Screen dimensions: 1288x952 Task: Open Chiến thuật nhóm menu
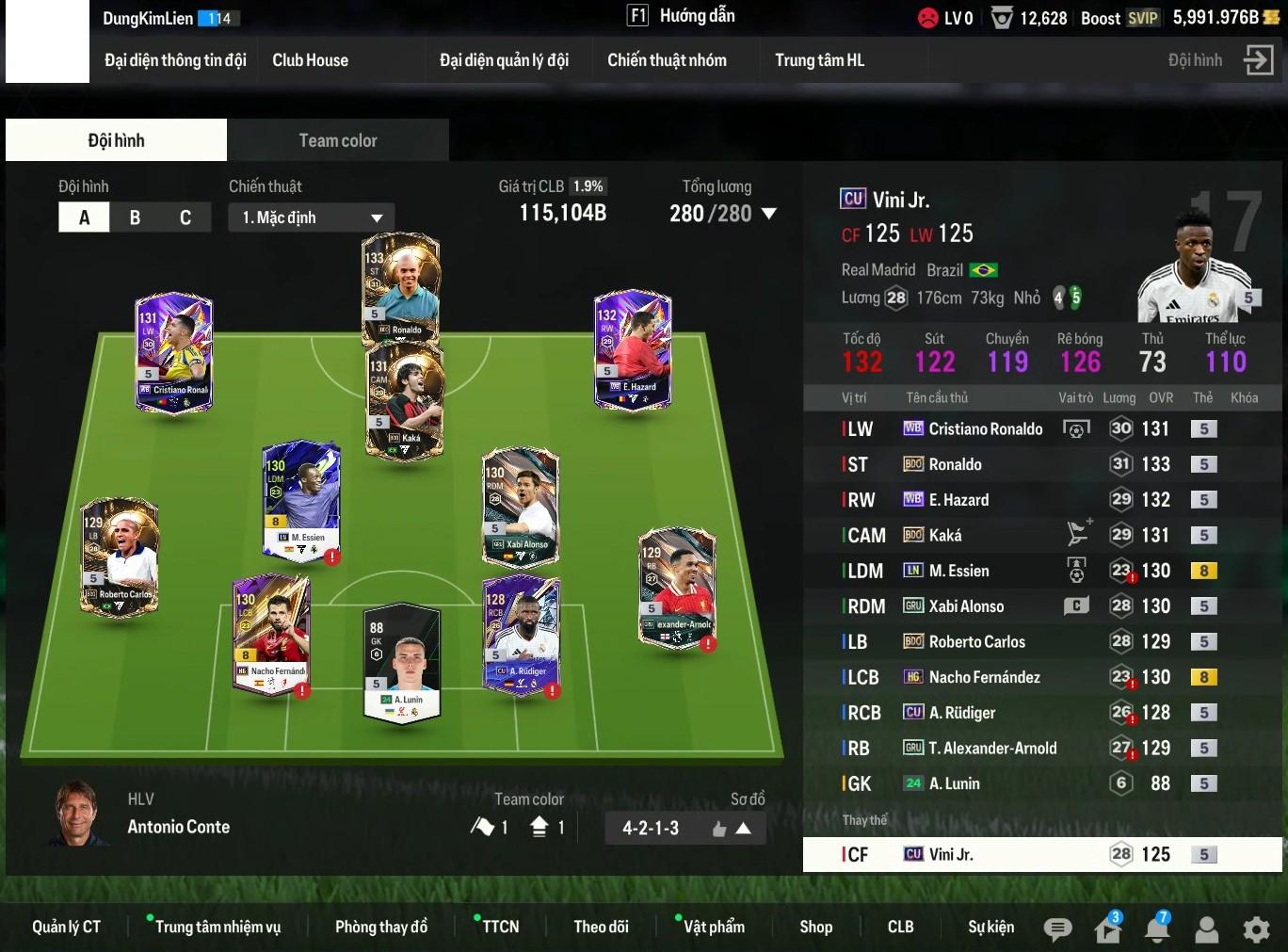[x=667, y=60]
